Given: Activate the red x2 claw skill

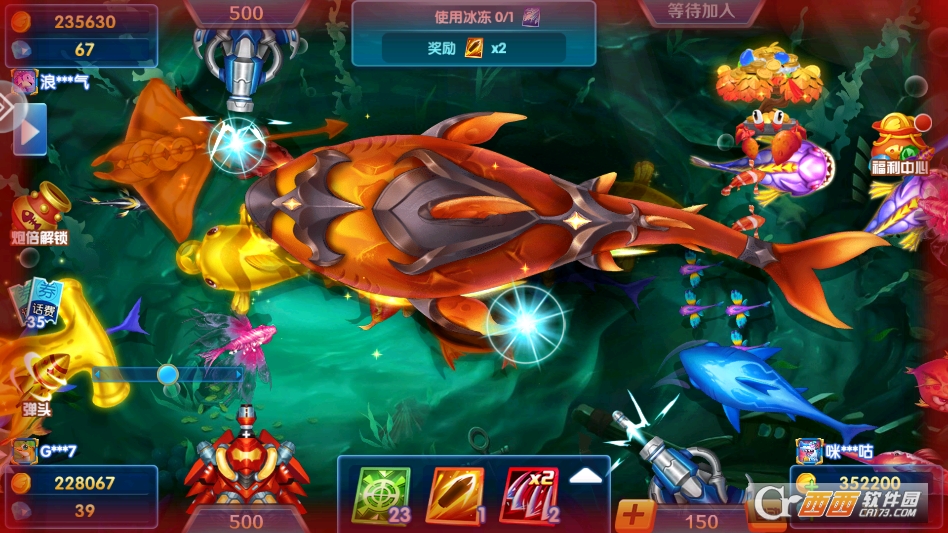Looking at the screenshot, I should (x=529, y=495).
